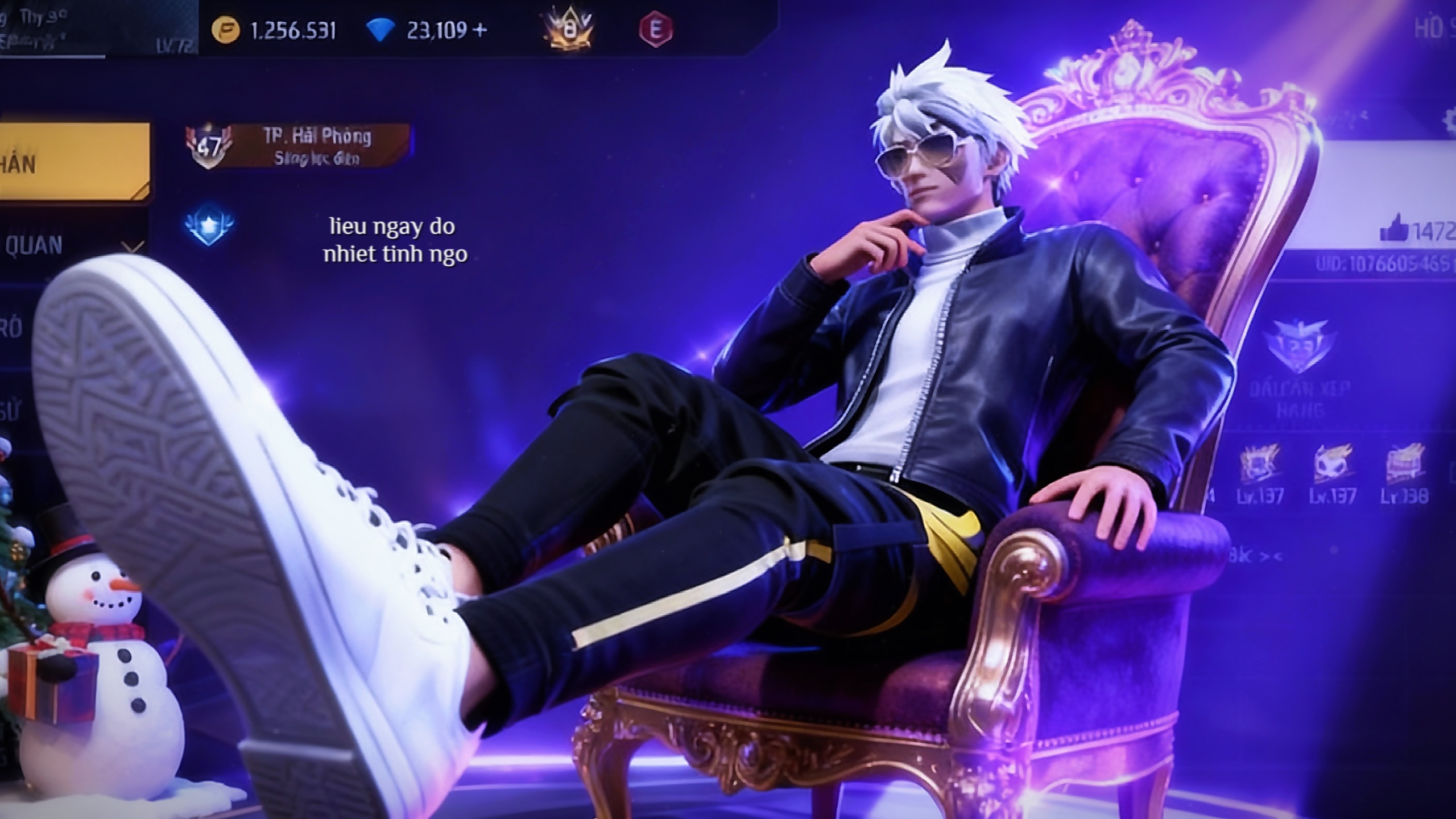Open the profile settings gear
The image size is (1456, 819).
1449,119
